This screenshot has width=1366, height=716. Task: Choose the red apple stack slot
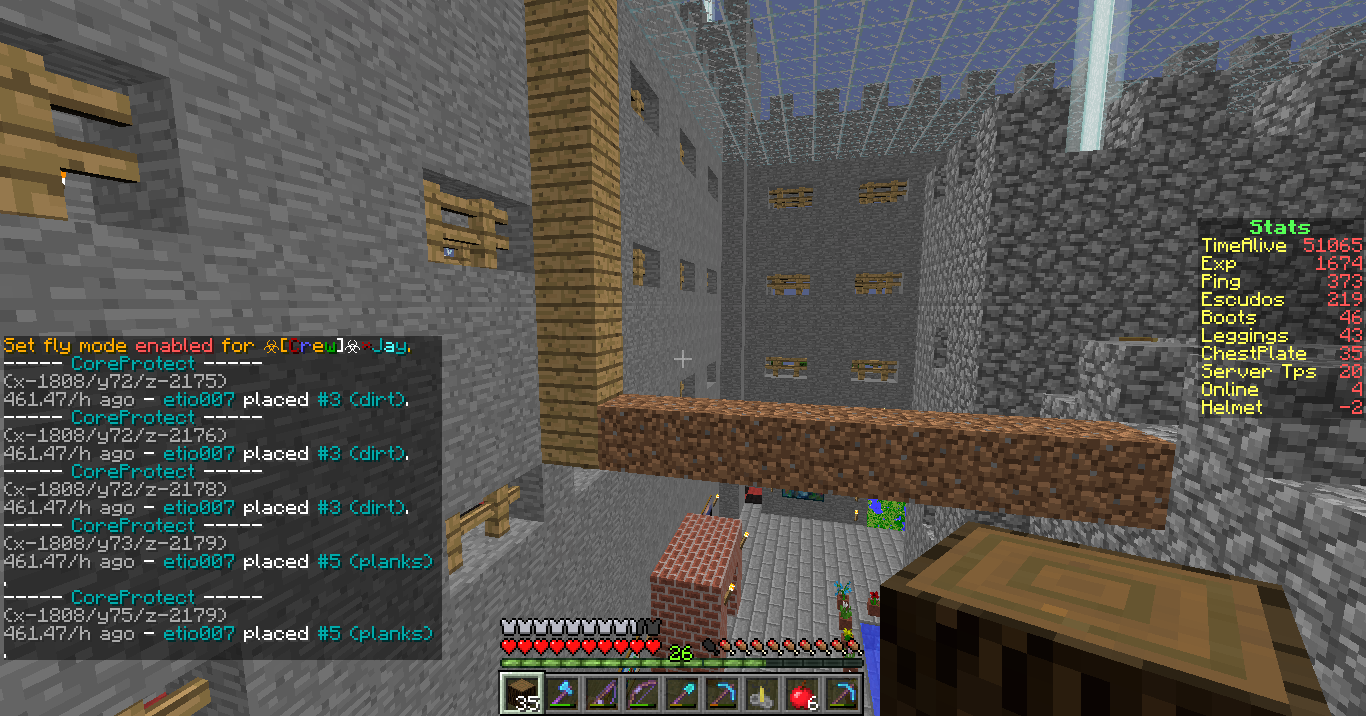[x=800, y=693]
